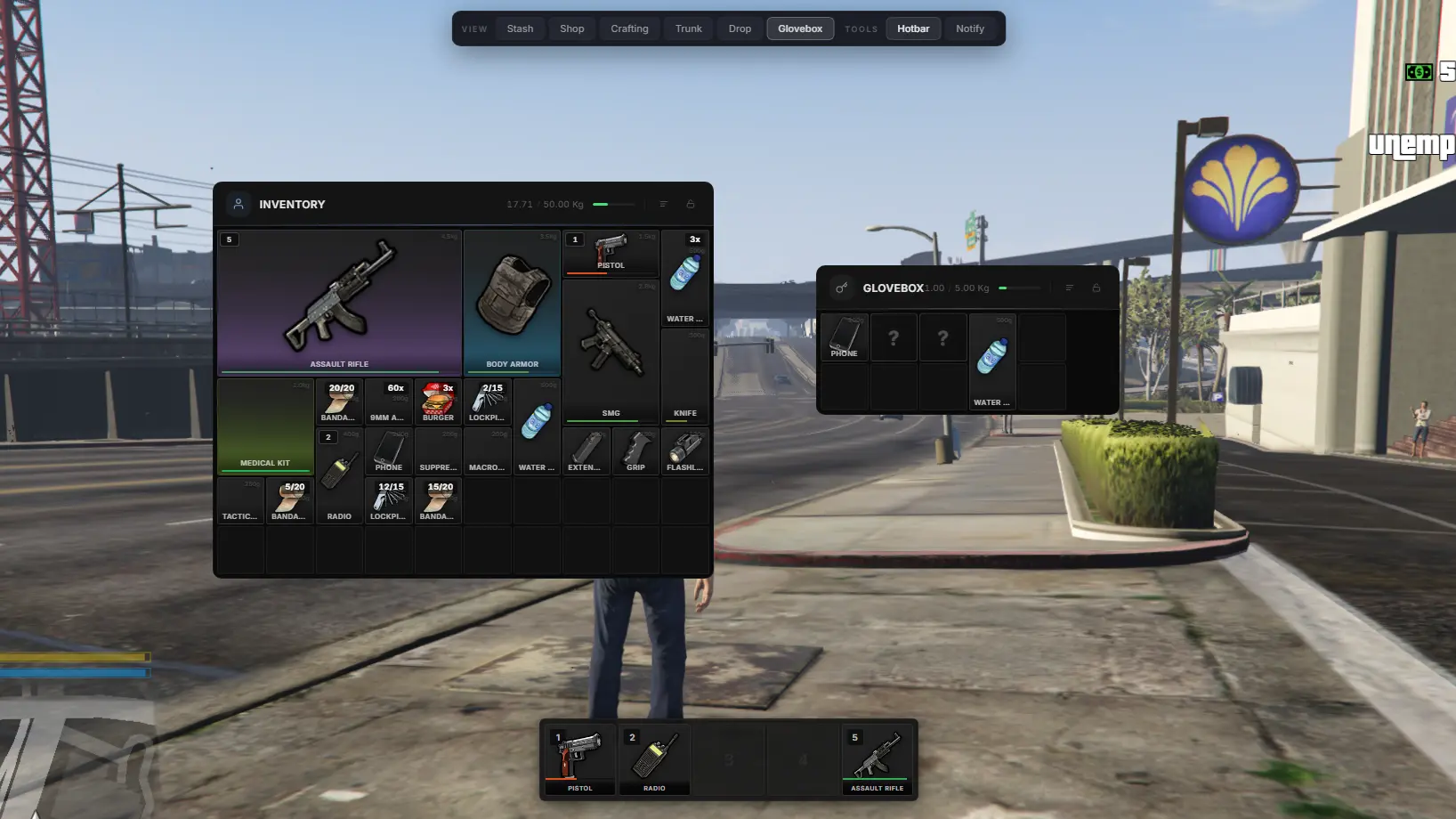Click the glovebox lock icon
This screenshot has width=1456, height=819.
(1096, 288)
